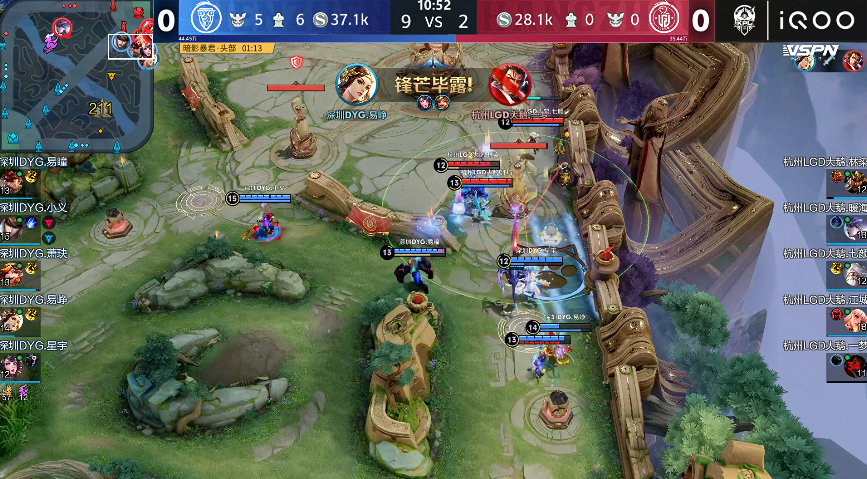The height and width of the screenshot is (479, 867).
Task: Click the killer hero portrait in kill banner
Action: 354,85
